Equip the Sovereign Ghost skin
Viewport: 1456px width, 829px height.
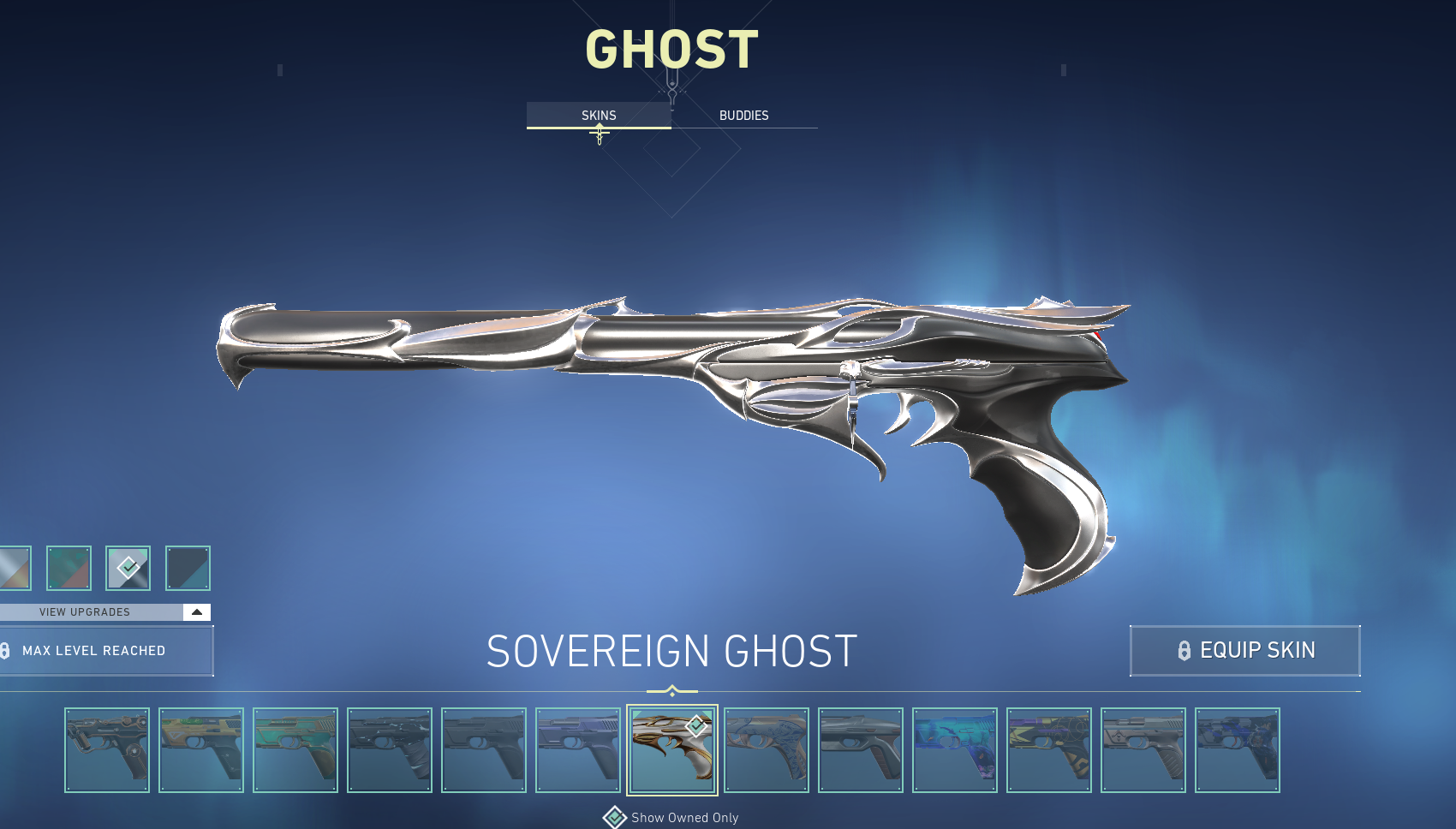(1244, 651)
